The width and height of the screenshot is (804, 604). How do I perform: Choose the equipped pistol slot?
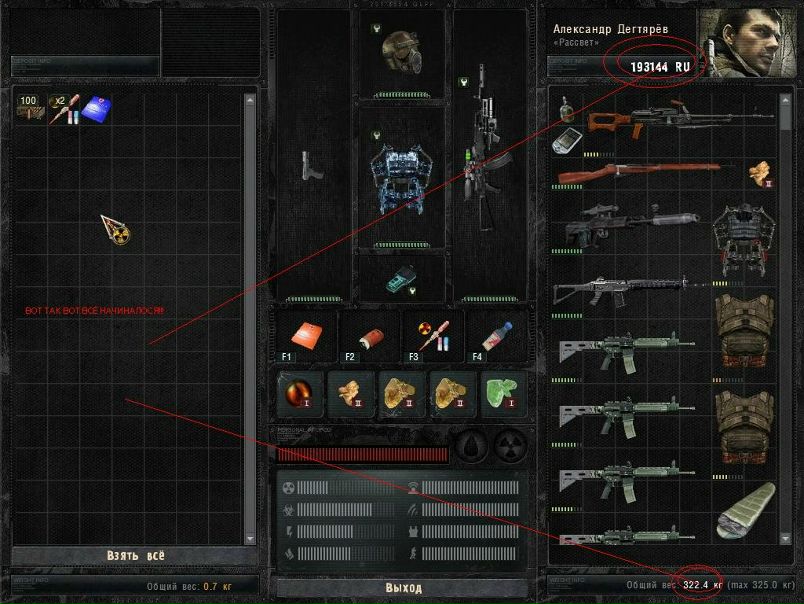point(312,166)
